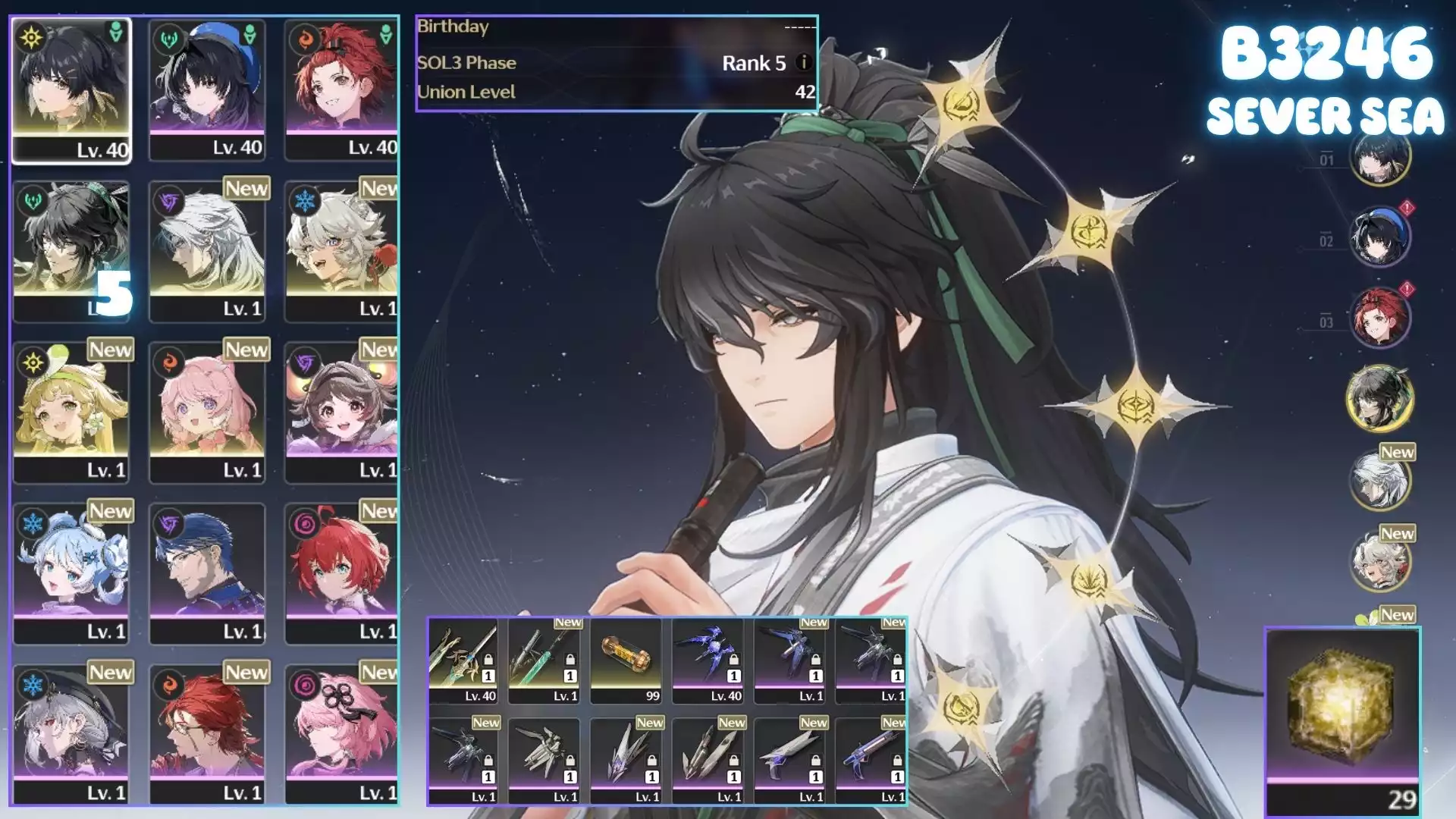Choose the pink-haired fusion girl tile
This screenshot has height=819, width=1456.
click(207, 412)
